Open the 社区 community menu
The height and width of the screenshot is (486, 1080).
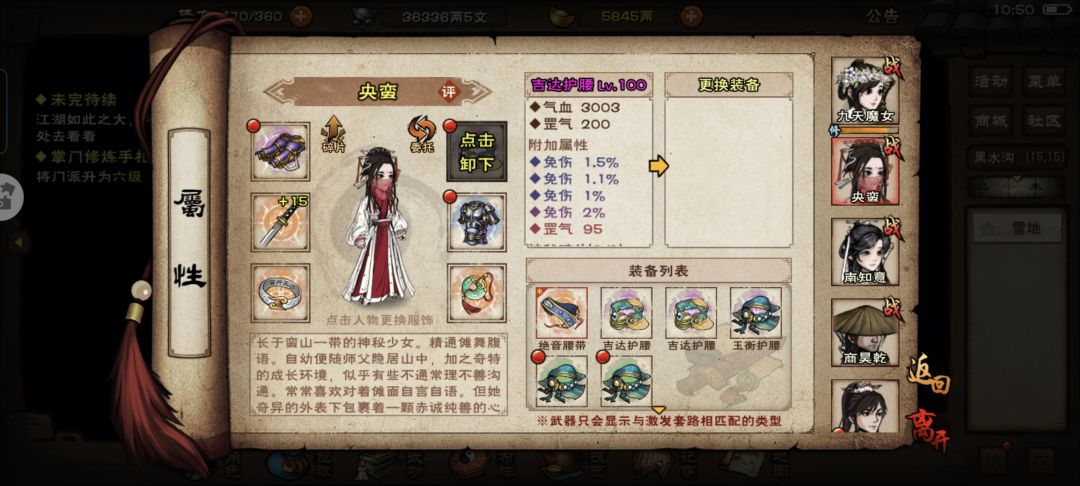click(x=1042, y=121)
